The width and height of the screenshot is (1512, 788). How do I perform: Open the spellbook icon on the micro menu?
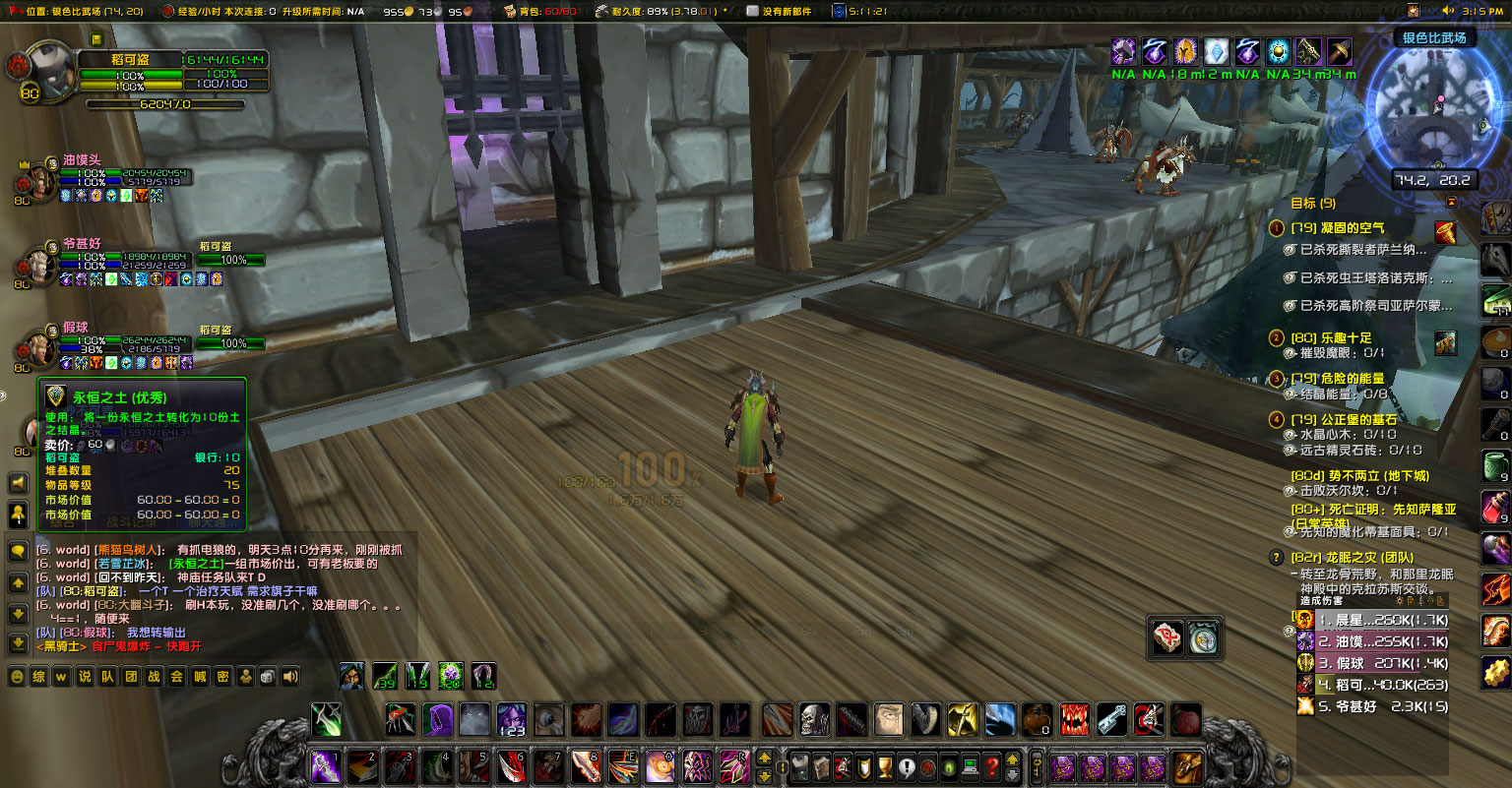pyautogui.click(x=821, y=767)
